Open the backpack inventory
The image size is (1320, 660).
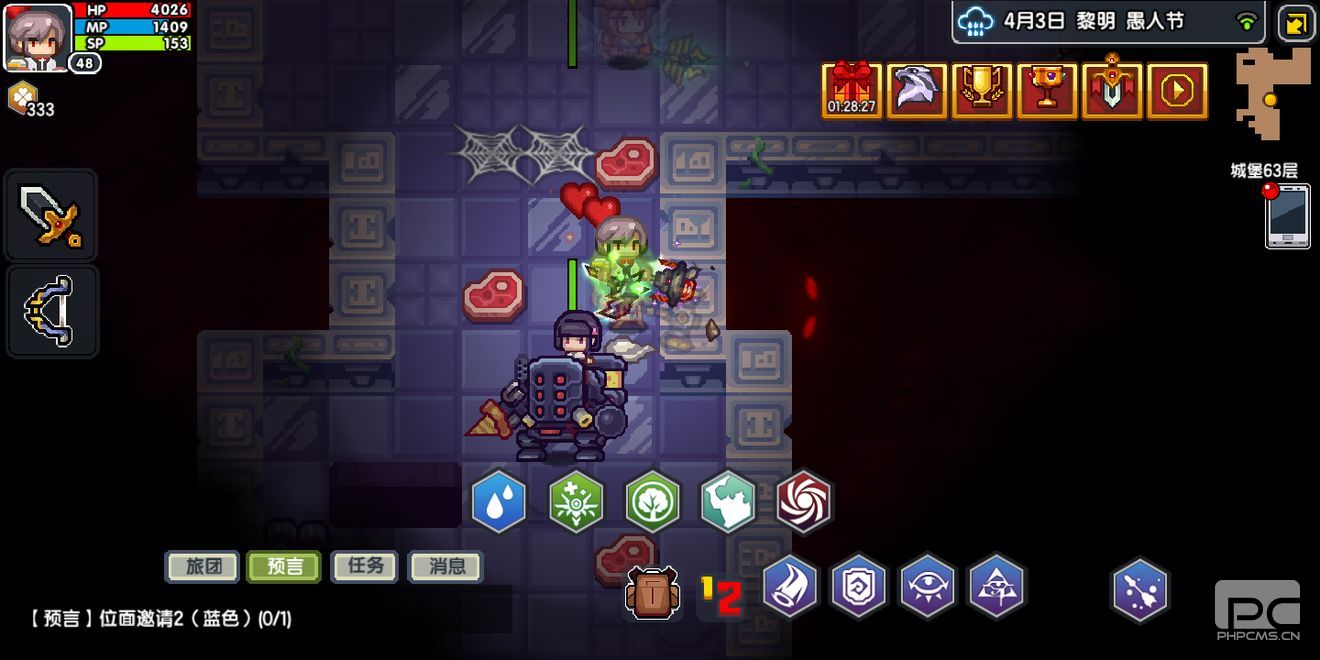[652, 592]
